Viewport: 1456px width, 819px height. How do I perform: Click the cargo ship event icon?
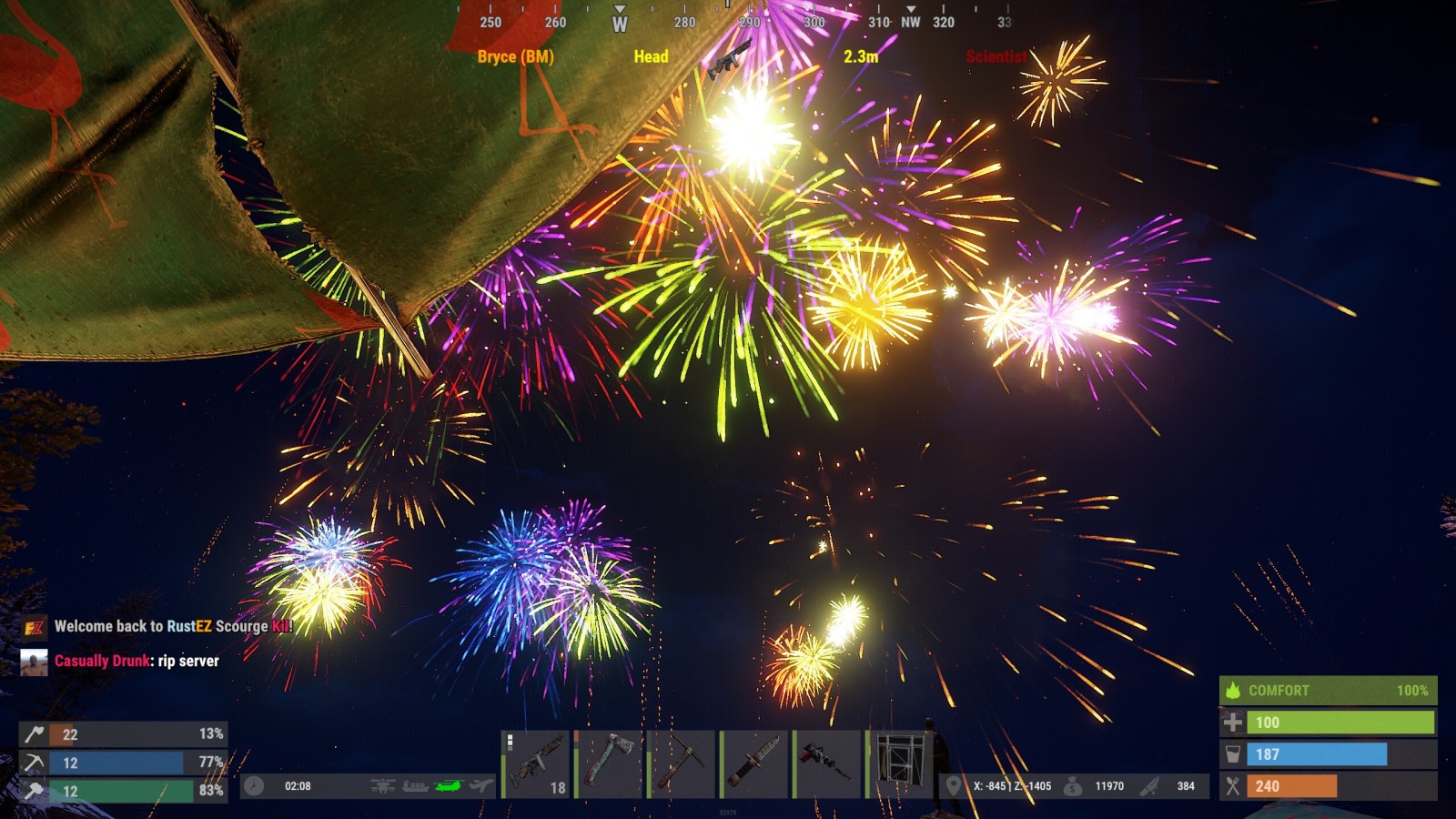pyautogui.click(x=415, y=786)
